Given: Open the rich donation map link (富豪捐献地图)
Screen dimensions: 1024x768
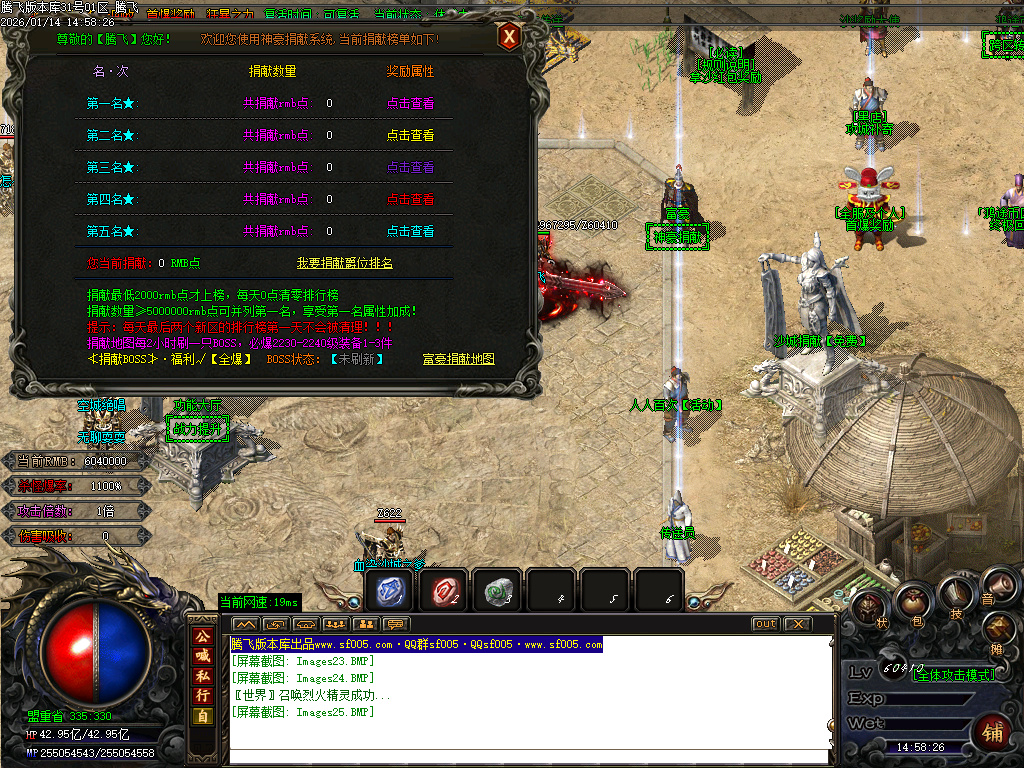Looking at the screenshot, I should click(x=458, y=358).
